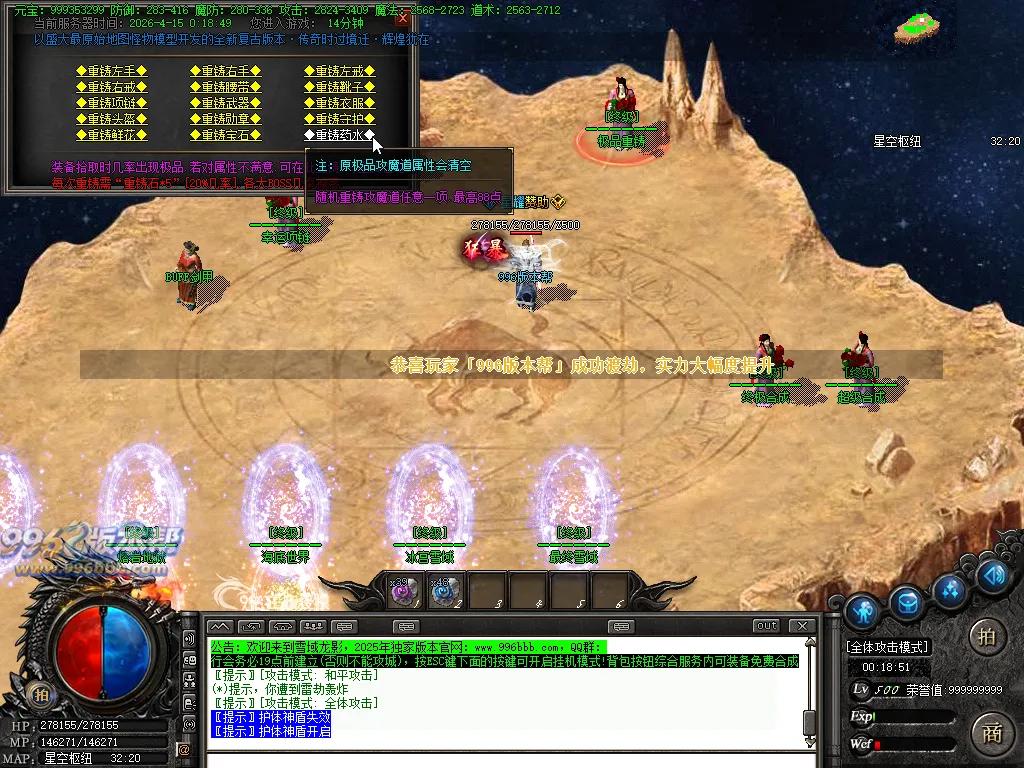Open the character panel icon
Screen dimensions: 1024x768
pyautogui.click(x=862, y=609)
